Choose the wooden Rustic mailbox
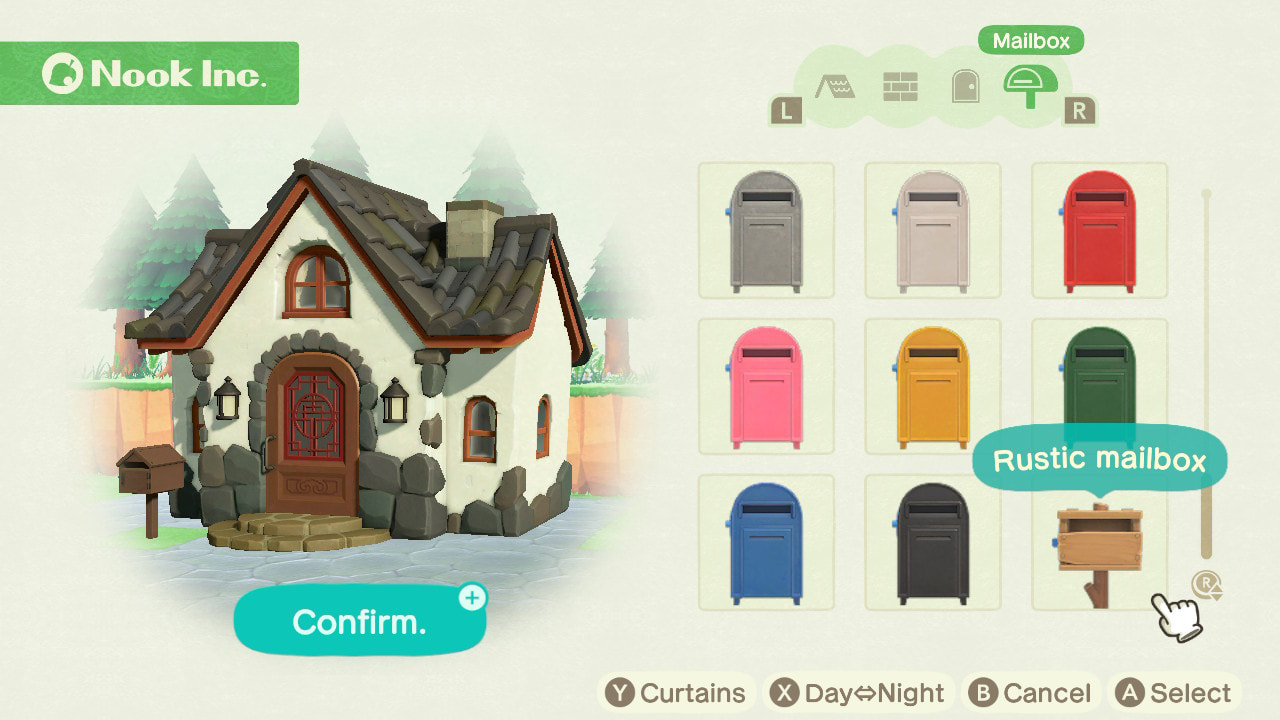Viewport: 1280px width, 720px height. [x=1099, y=550]
